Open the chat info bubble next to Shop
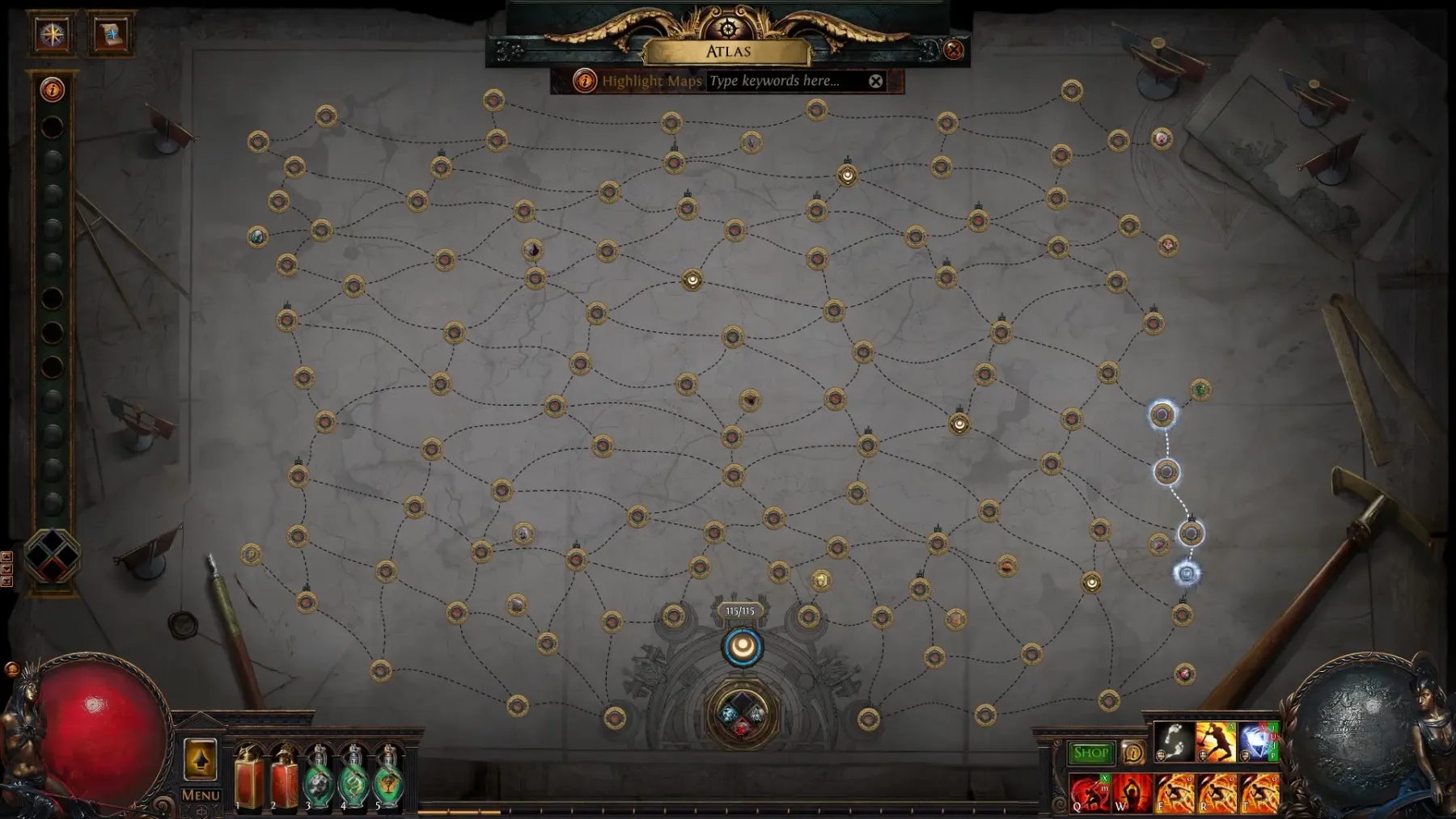1456x819 pixels. 1132,754
